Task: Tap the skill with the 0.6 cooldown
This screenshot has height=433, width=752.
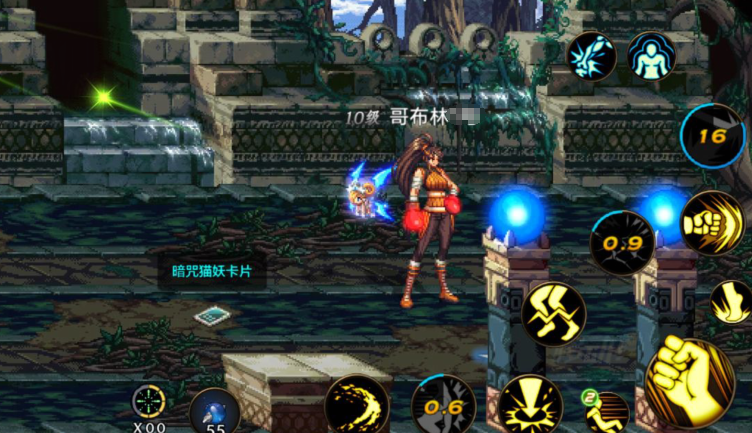Action: [443, 406]
